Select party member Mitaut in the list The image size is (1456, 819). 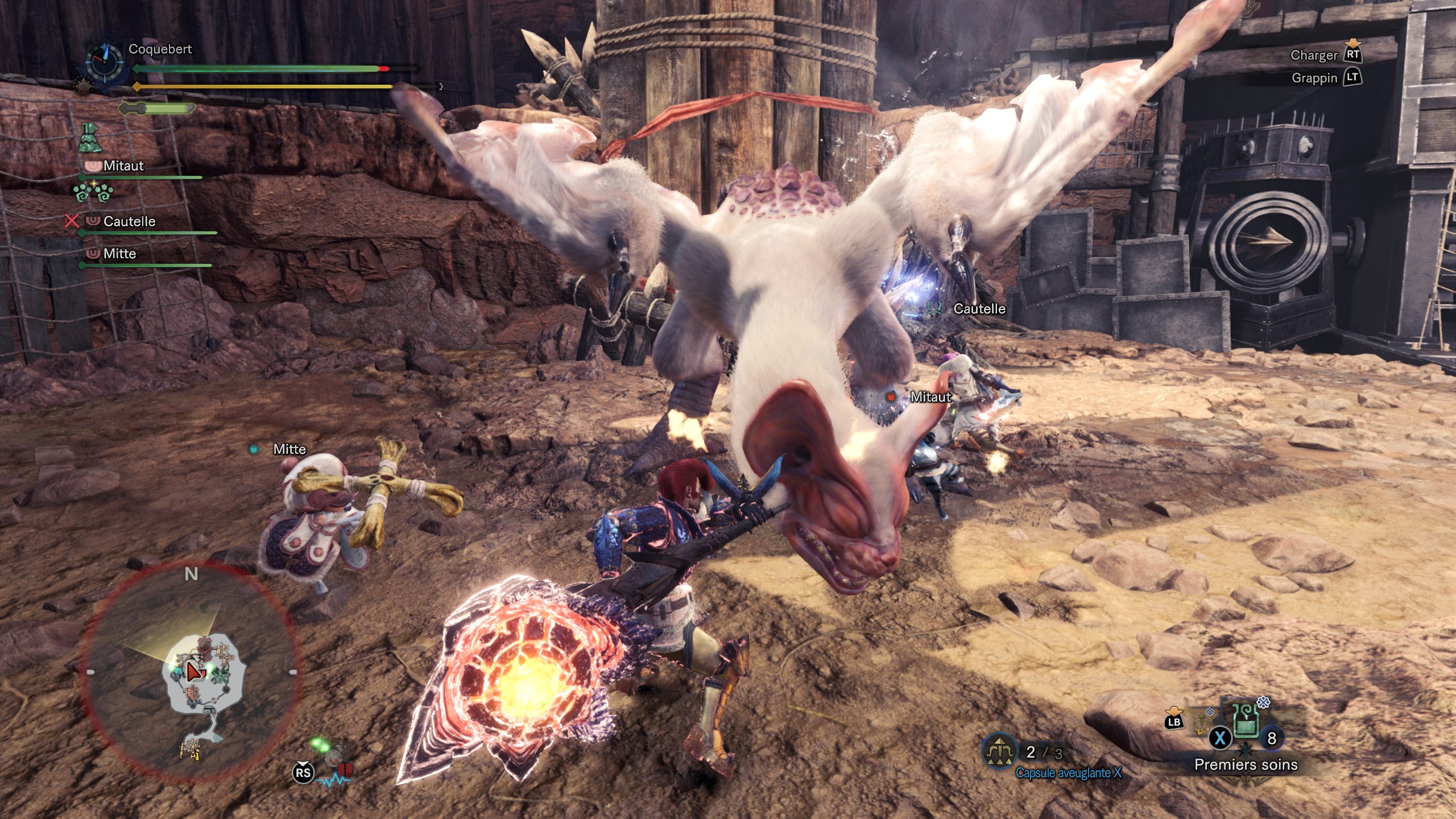(123, 166)
